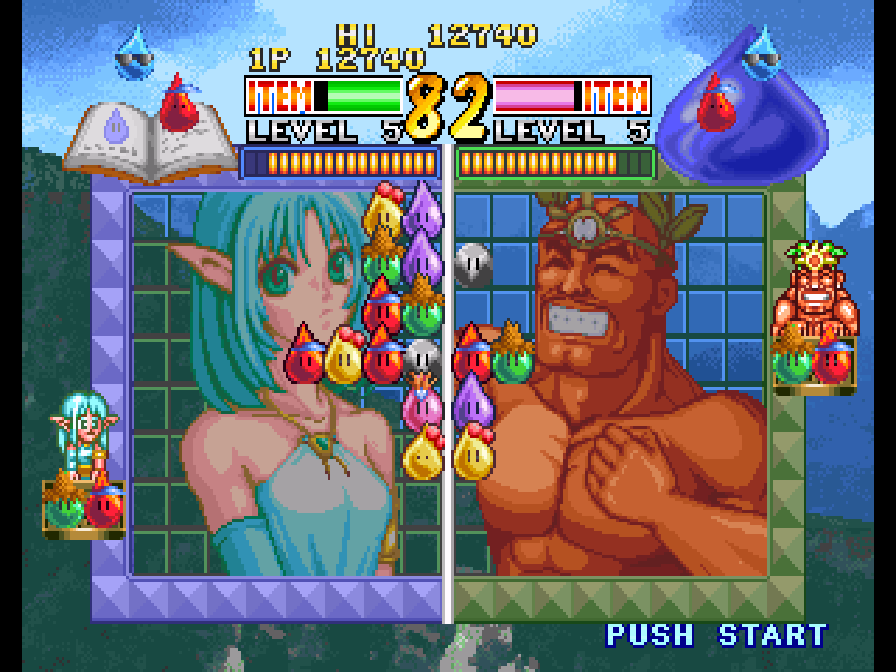This screenshot has height=672, width=896.
Task: Select player two's next blob pair preview
Action: [814, 360]
